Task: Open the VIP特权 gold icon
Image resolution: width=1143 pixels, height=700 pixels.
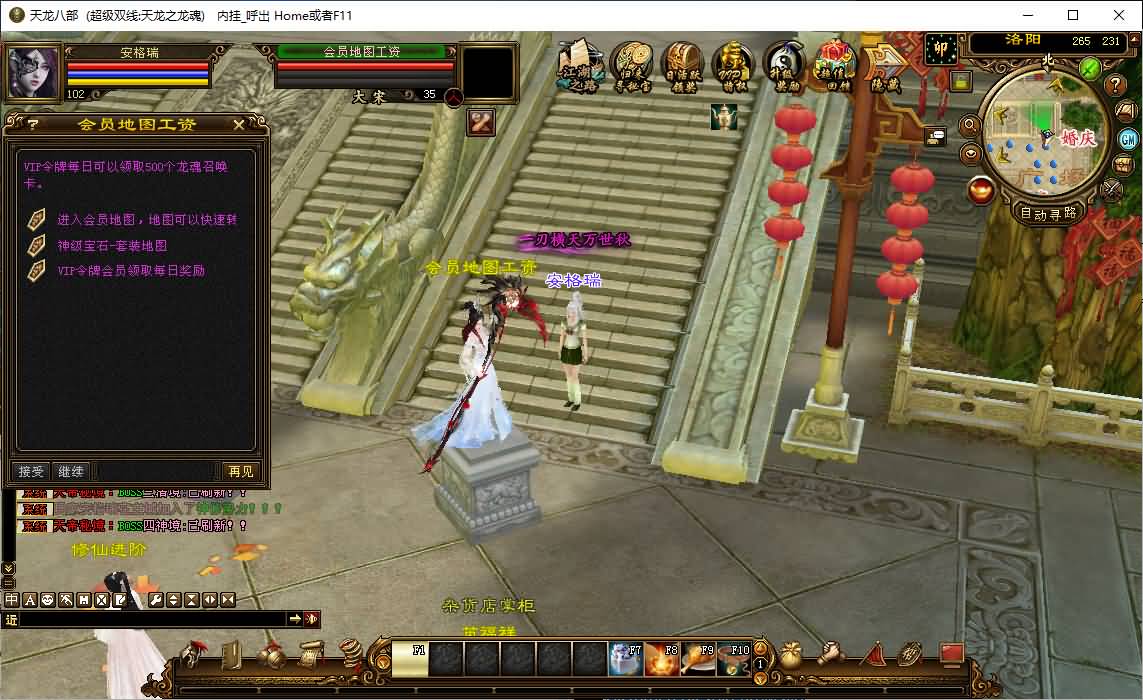Action: point(734,66)
